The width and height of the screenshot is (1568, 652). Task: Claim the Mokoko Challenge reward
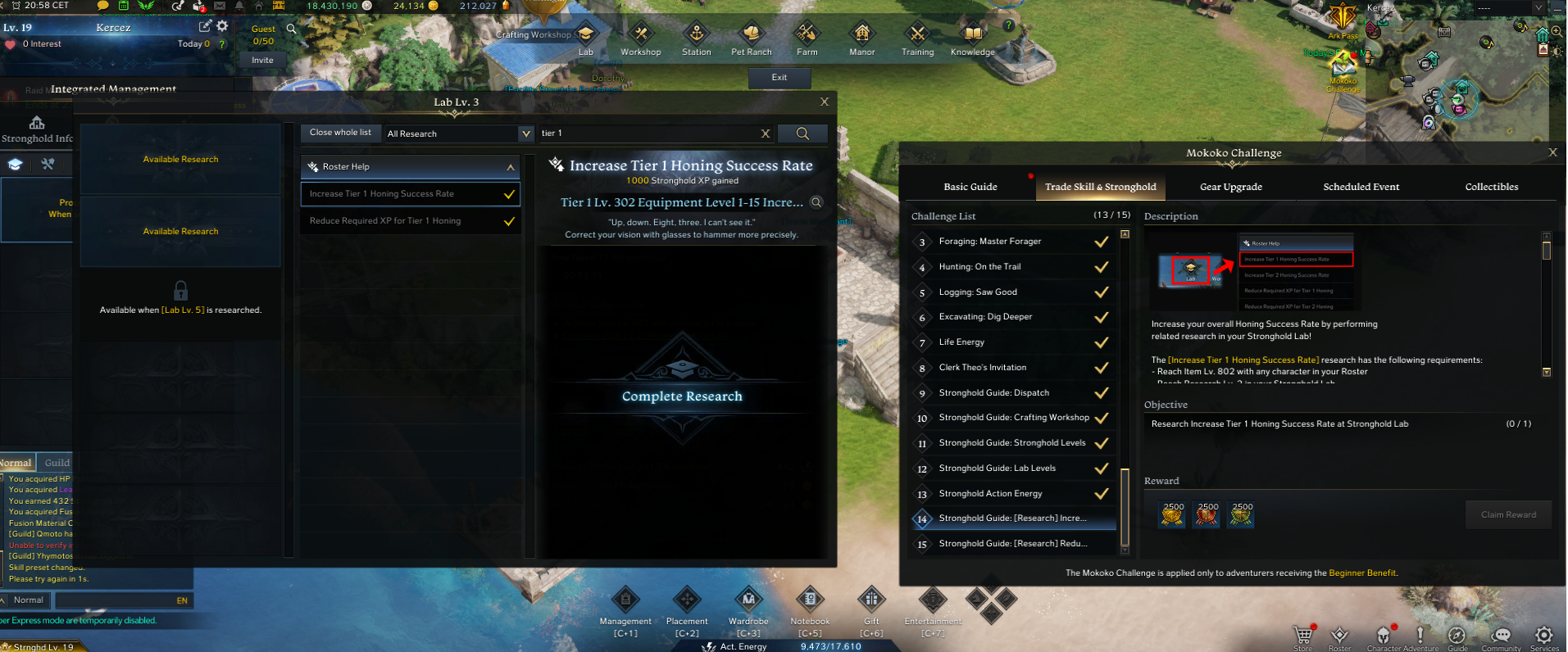[x=1508, y=515]
